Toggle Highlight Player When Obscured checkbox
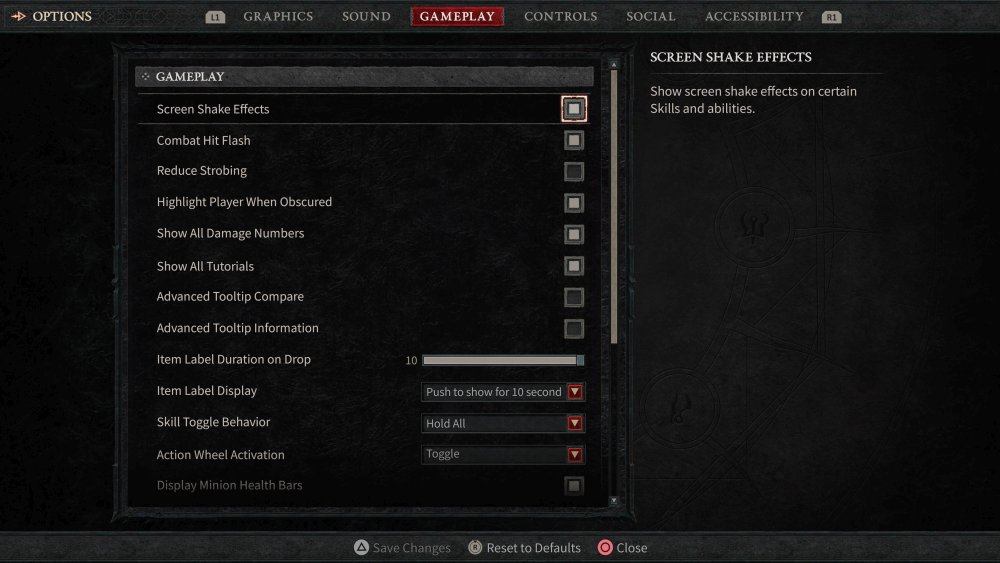Viewport: 1000px width, 563px height. [574, 203]
